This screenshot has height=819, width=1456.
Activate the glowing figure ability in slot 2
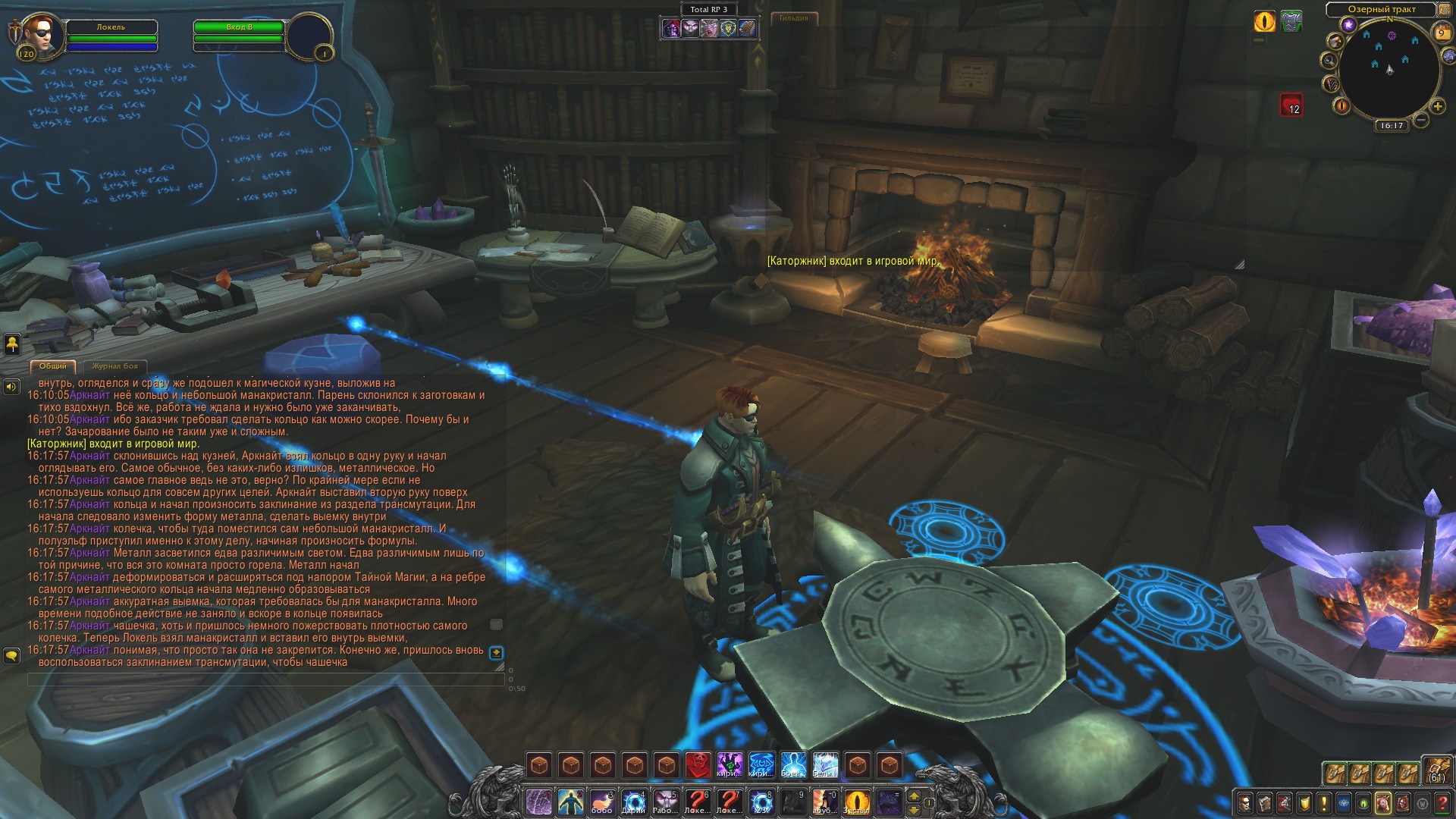pos(570,802)
